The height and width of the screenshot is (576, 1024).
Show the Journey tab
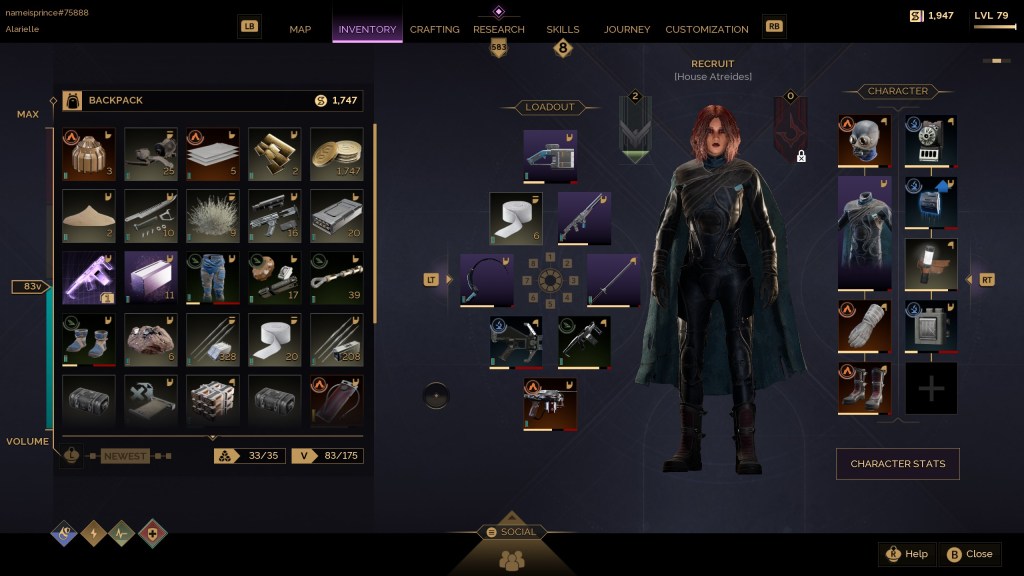pos(627,29)
